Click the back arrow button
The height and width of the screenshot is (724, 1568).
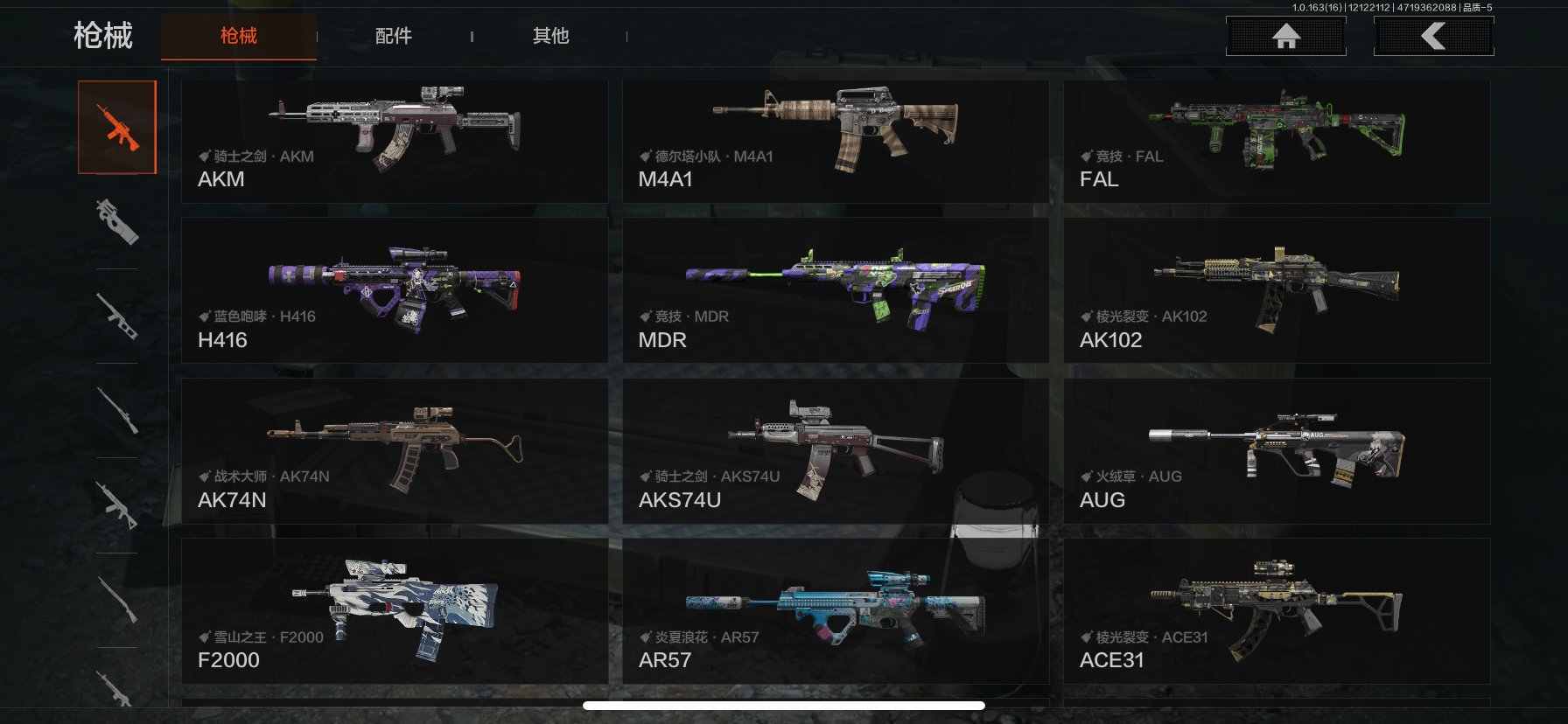tap(1433, 36)
